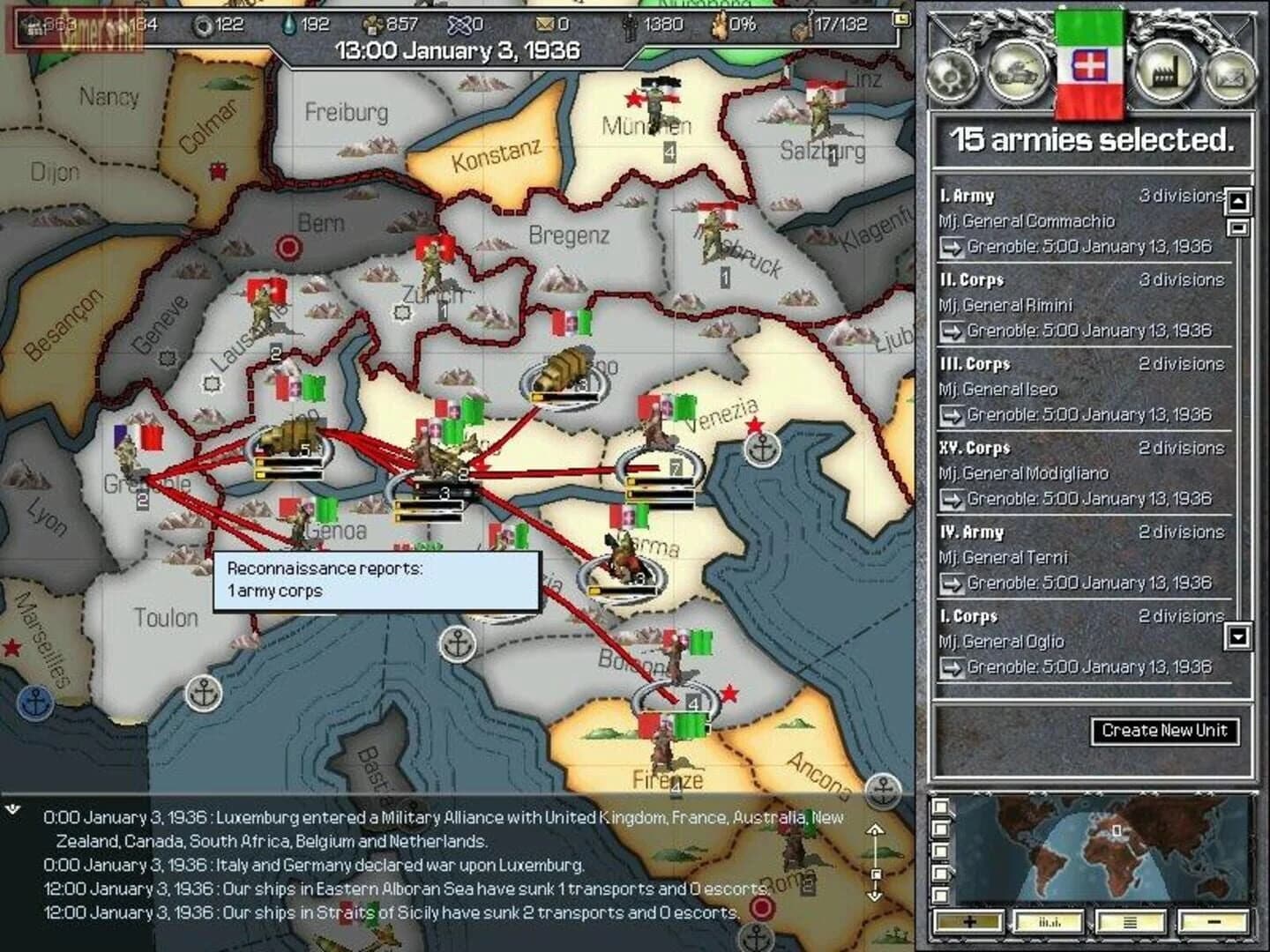
Task: Open the Politics screen via the gear icon
Action: pyautogui.click(x=951, y=78)
